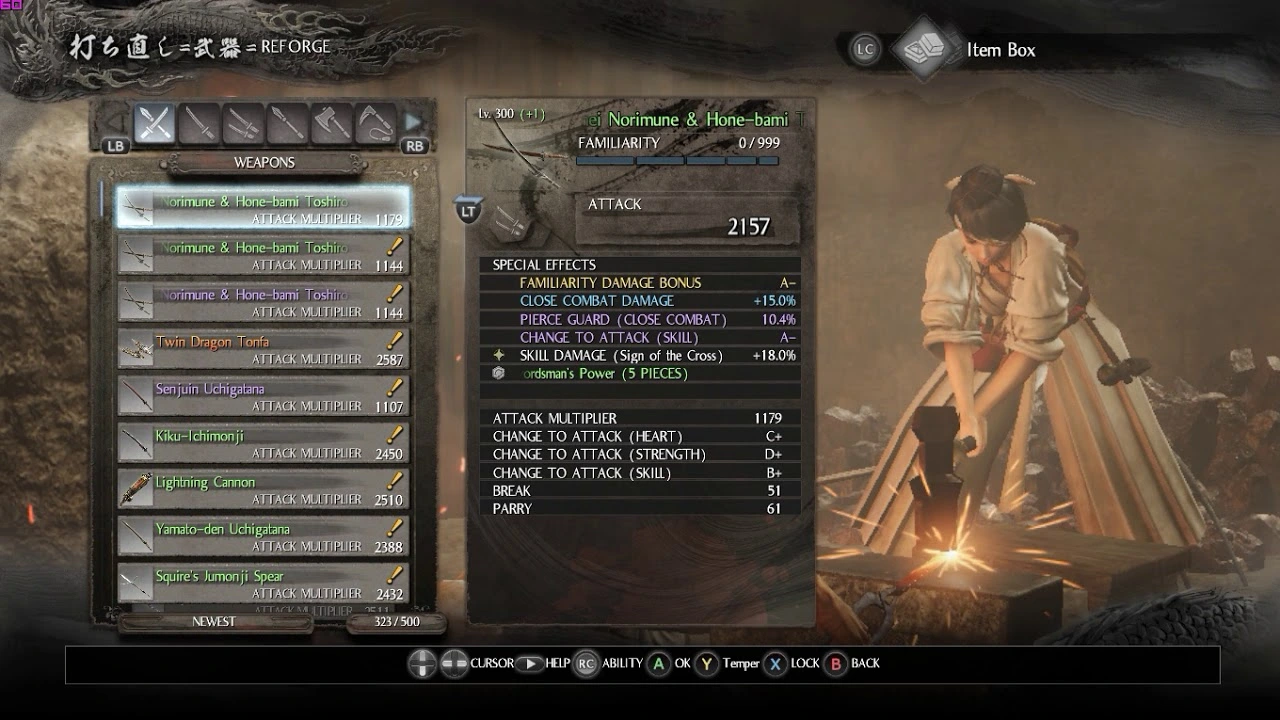
Task: Pick the Squire's Jumonji Spear
Action: (x=262, y=584)
